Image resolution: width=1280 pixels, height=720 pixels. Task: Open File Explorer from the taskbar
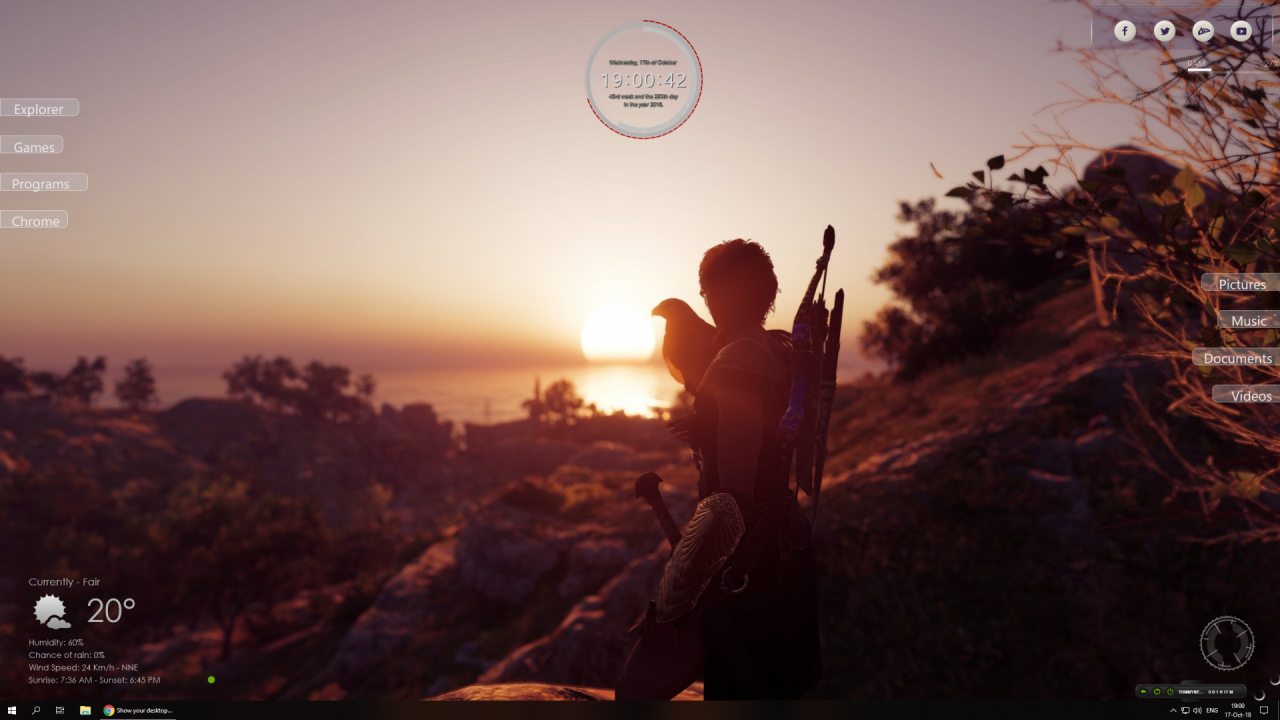click(x=85, y=710)
